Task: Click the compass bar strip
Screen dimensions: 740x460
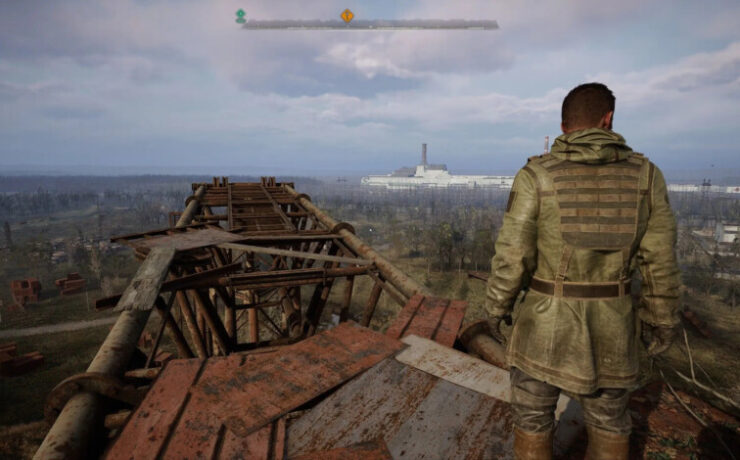Action: [420, 24]
